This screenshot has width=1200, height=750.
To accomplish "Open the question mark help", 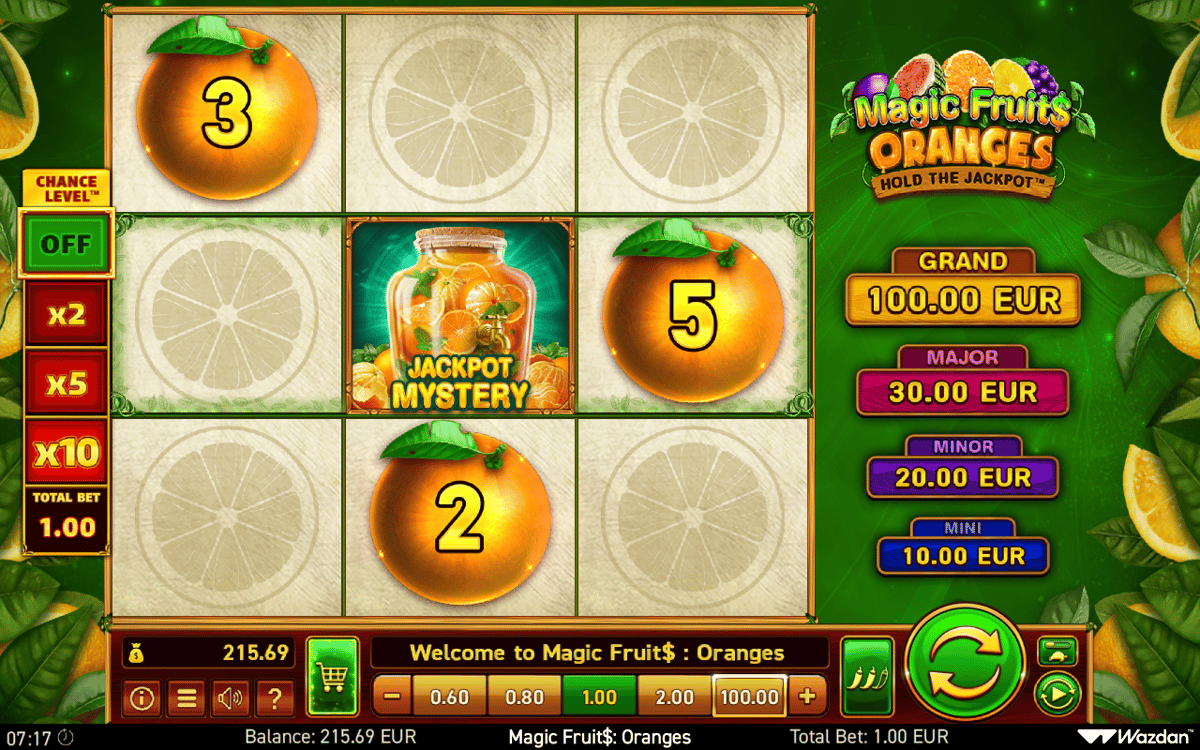I will (274, 698).
